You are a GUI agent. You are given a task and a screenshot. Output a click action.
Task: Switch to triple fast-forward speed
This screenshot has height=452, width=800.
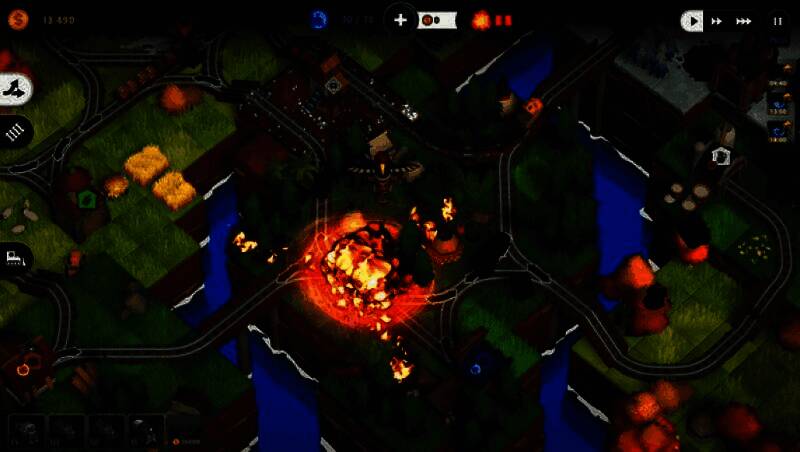743,20
